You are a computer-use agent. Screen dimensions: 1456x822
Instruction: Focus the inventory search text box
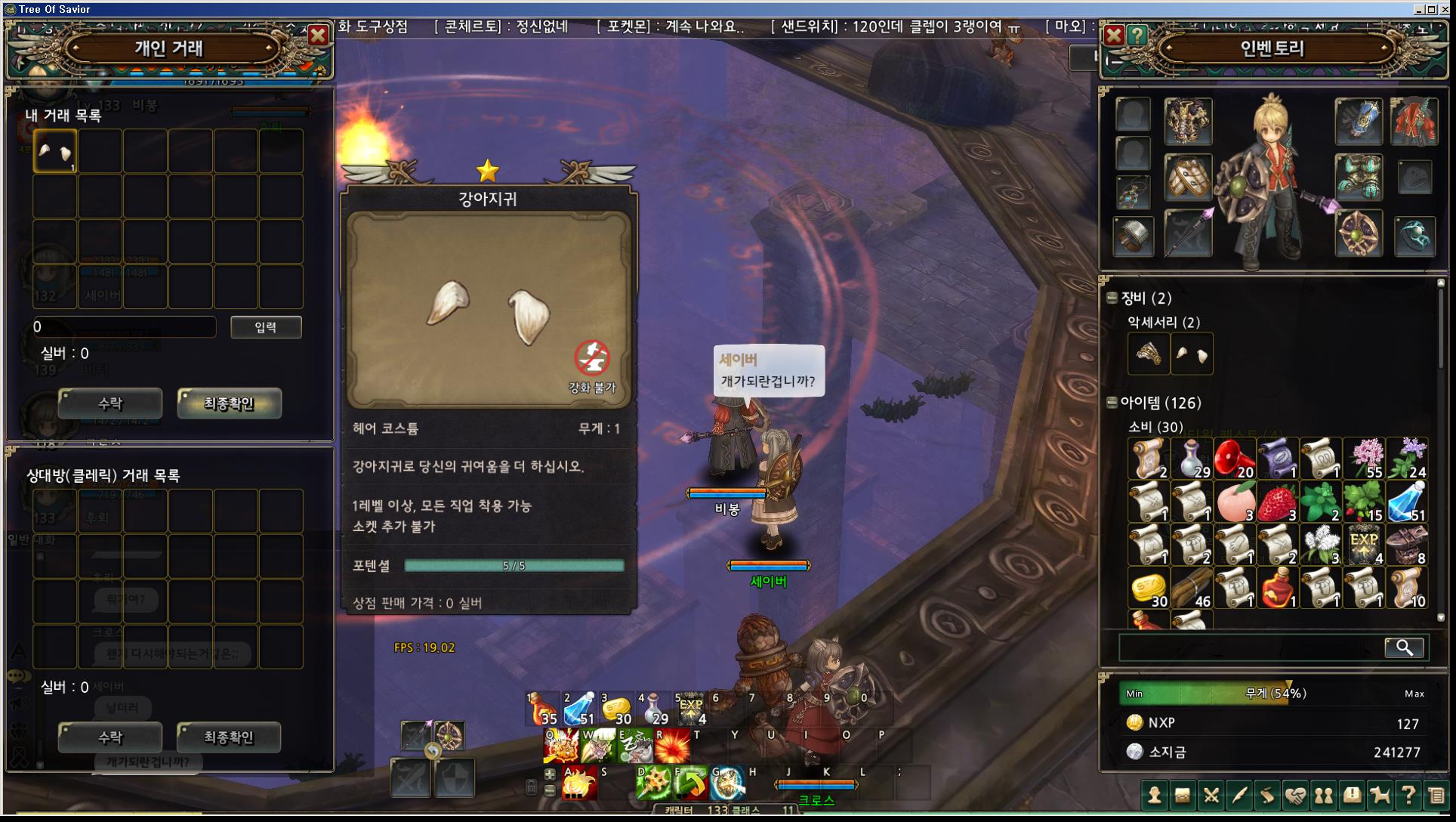(x=1251, y=647)
